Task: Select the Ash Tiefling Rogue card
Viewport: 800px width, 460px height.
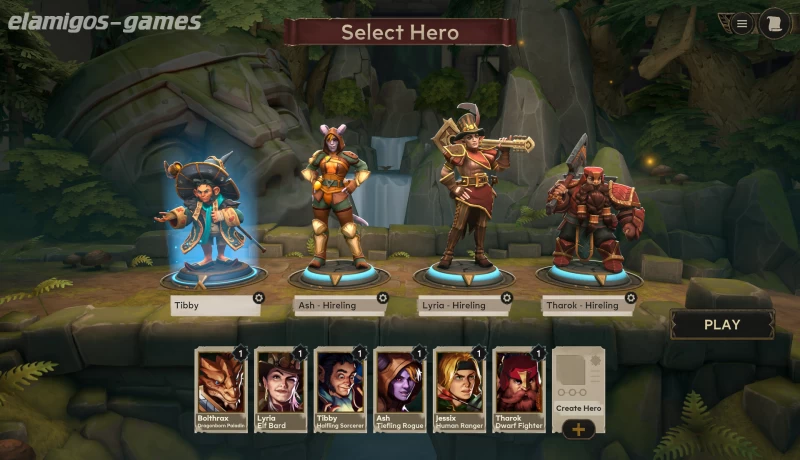Action: point(400,390)
